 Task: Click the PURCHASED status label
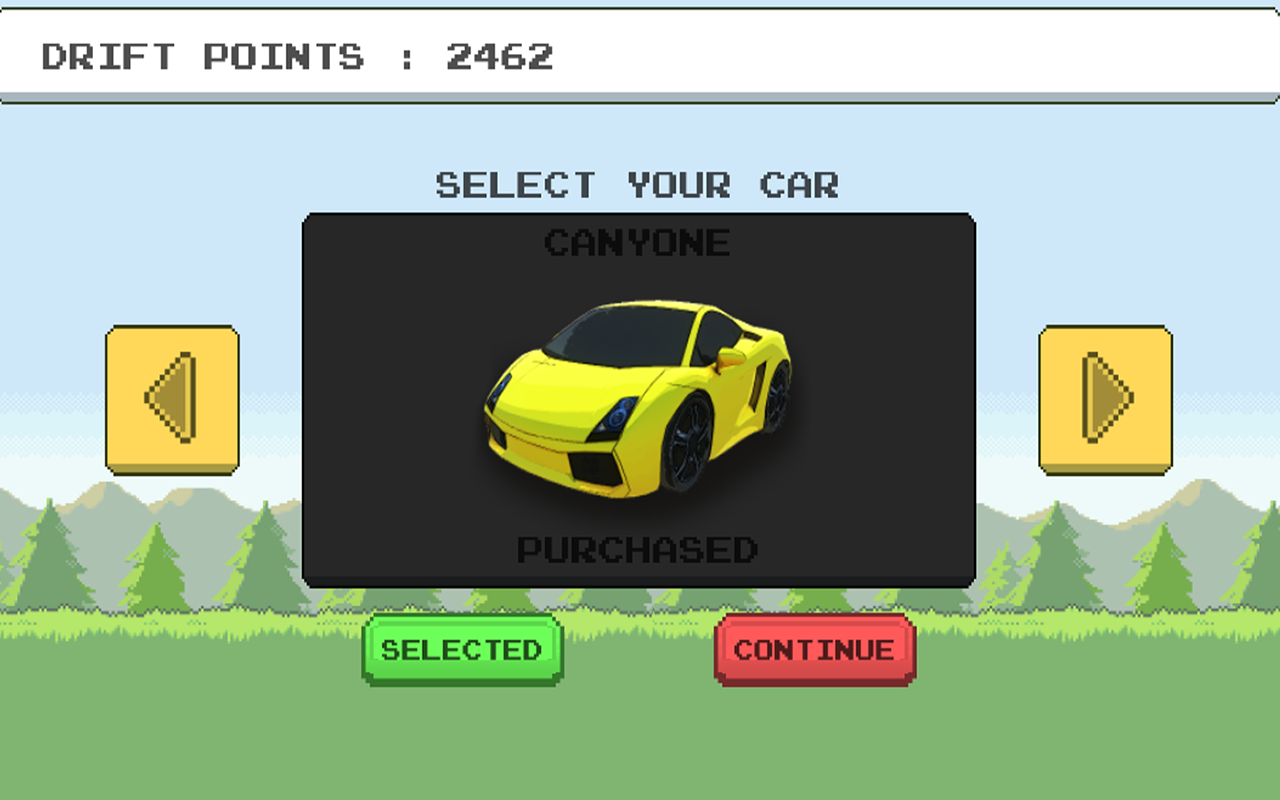(x=639, y=549)
